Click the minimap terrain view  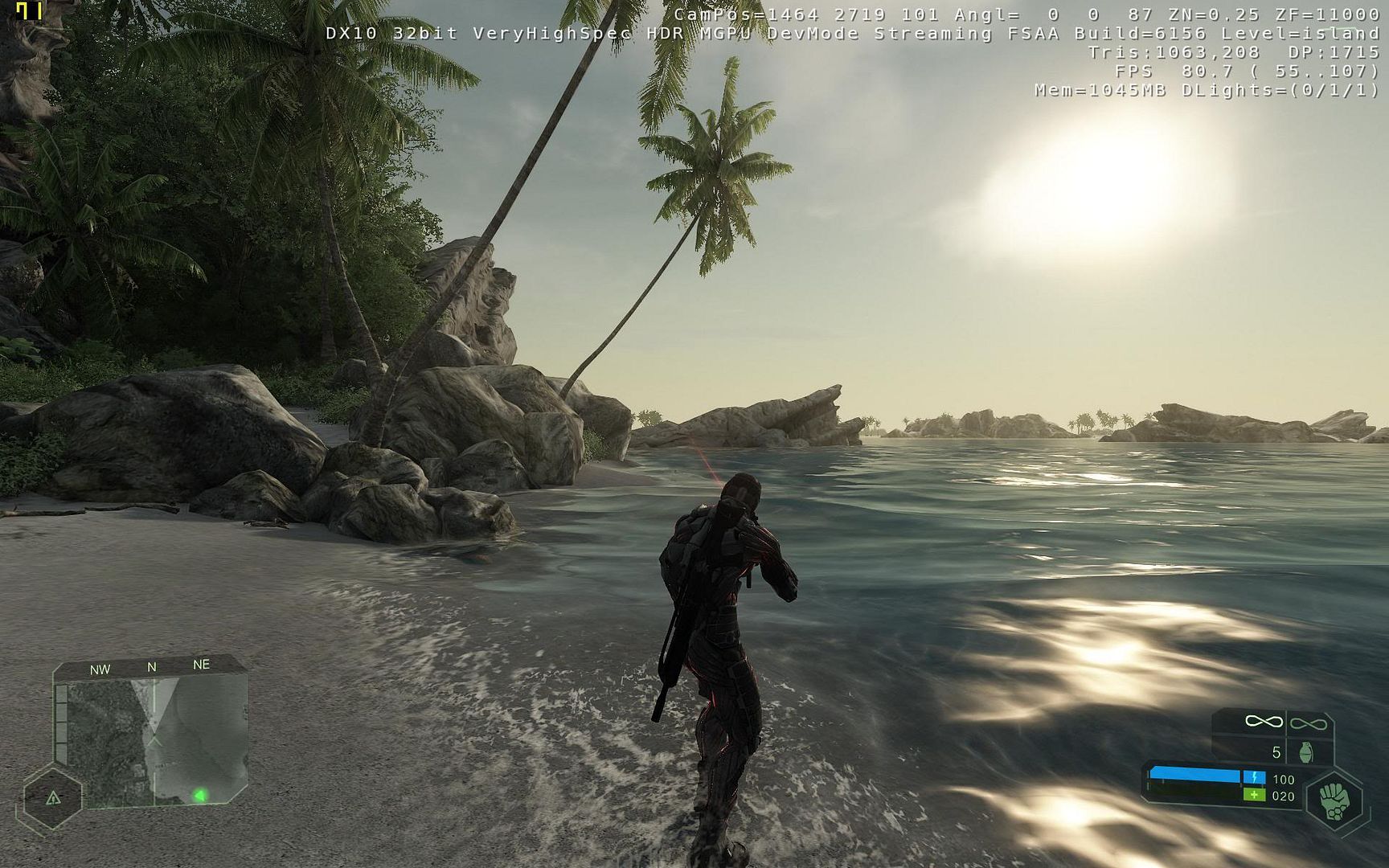click(x=153, y=739)
